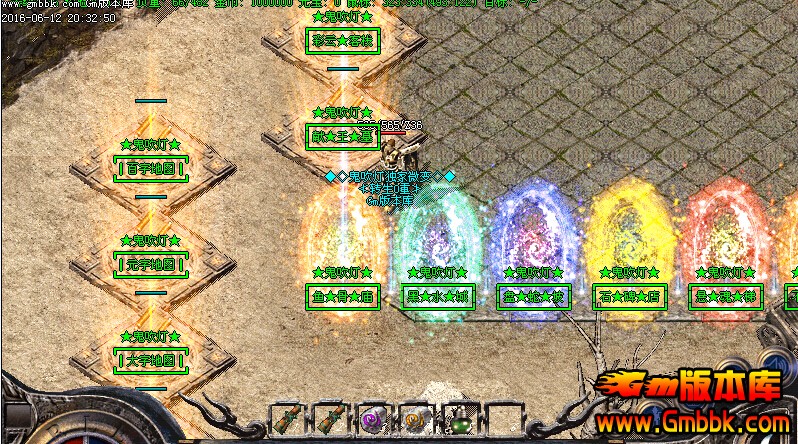
Task: Use the purple swirl scroll in hotbar
Action: pos(374,419)
